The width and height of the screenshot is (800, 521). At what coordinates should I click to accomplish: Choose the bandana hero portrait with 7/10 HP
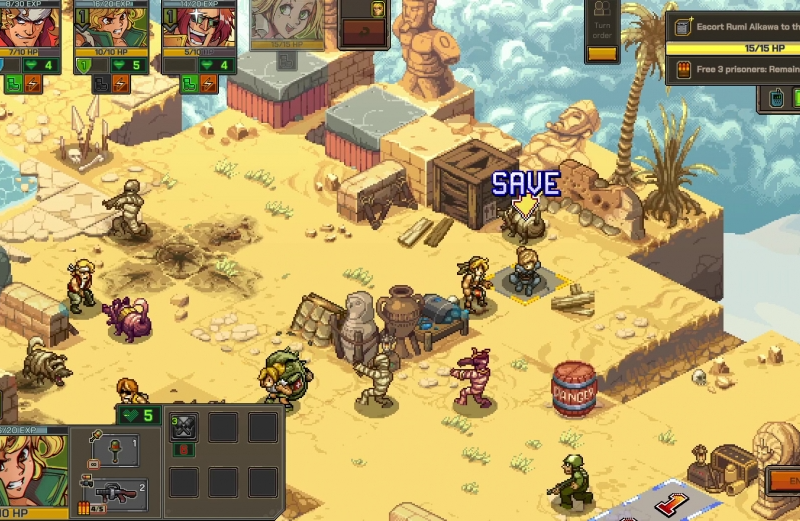coord(24,24)
